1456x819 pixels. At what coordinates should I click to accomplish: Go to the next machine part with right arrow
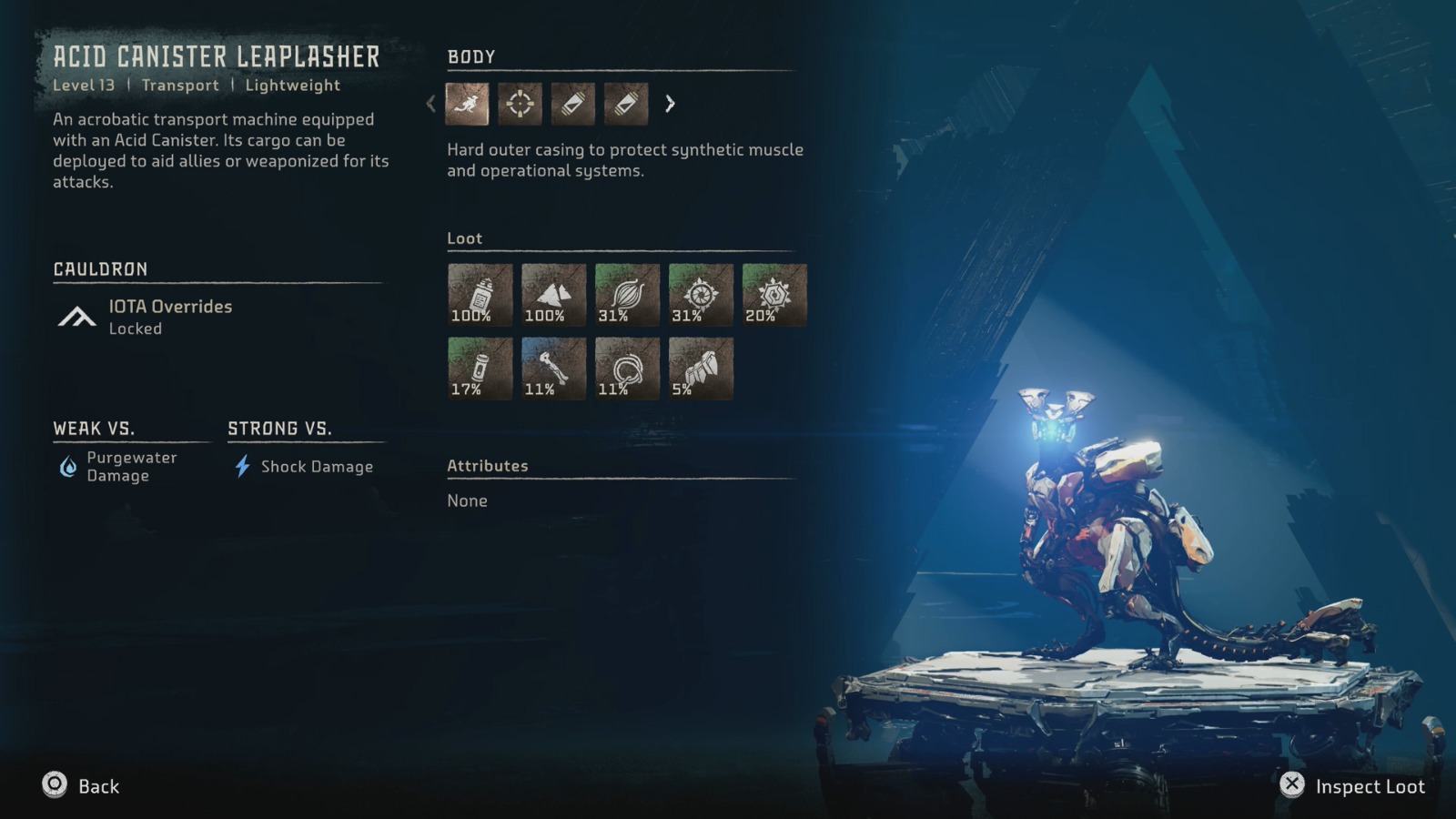coord(670,104)
